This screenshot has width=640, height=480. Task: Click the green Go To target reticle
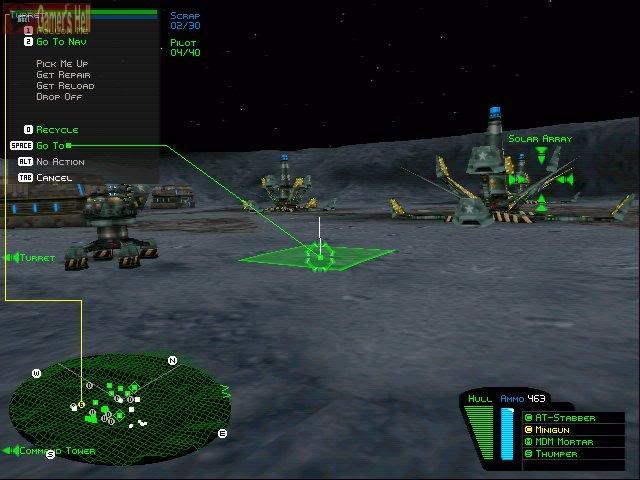point(320,257)
